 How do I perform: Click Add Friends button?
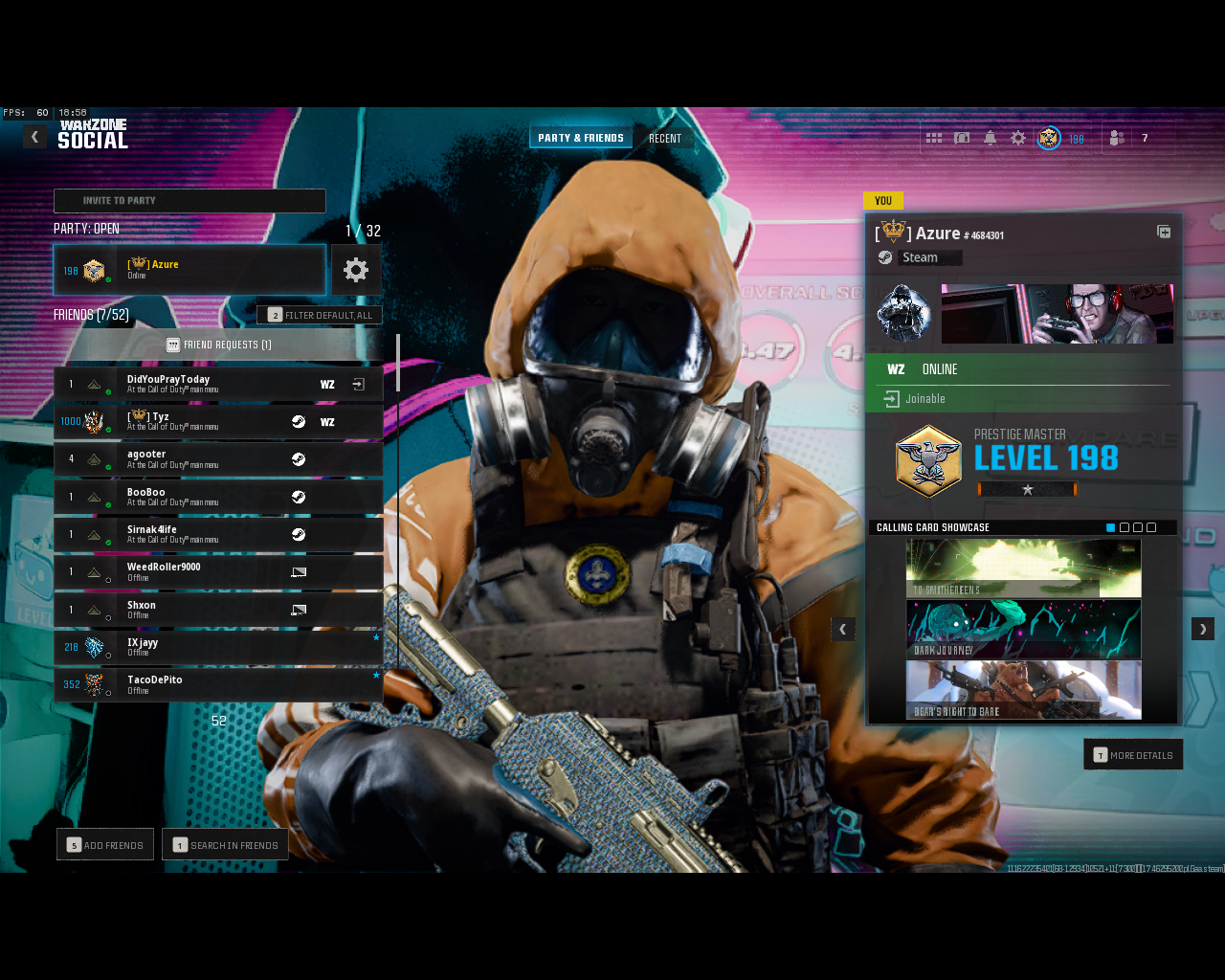[104, 844]
